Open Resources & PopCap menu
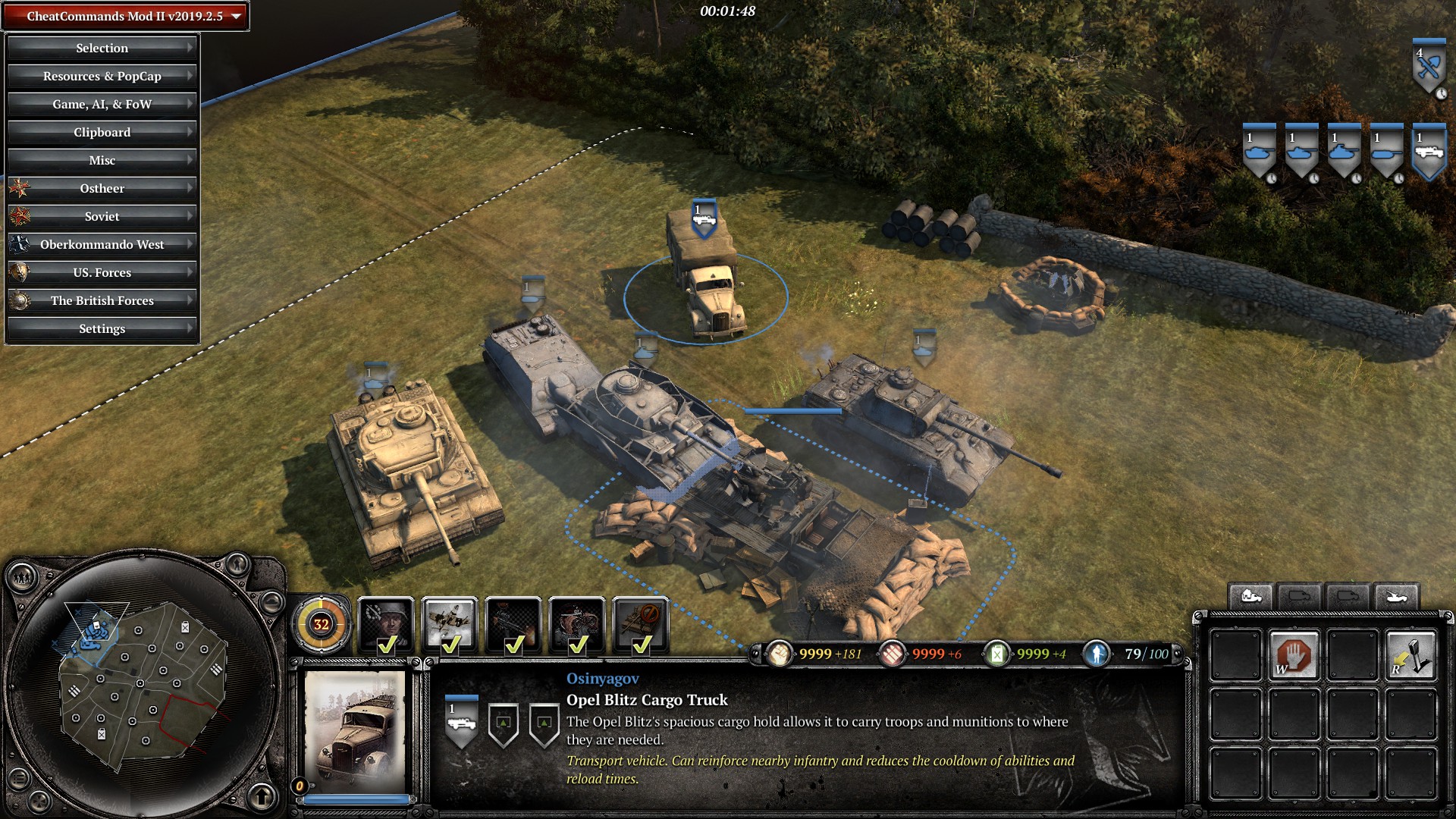 (x=102, y=76)
